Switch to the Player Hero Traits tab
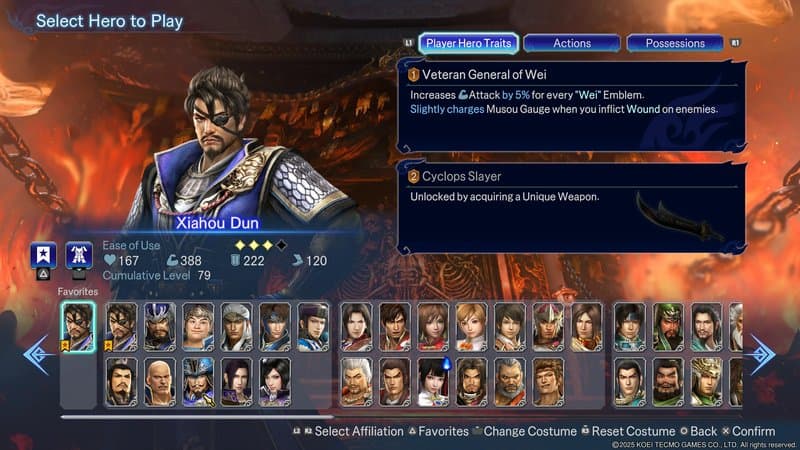 [468, 43]
